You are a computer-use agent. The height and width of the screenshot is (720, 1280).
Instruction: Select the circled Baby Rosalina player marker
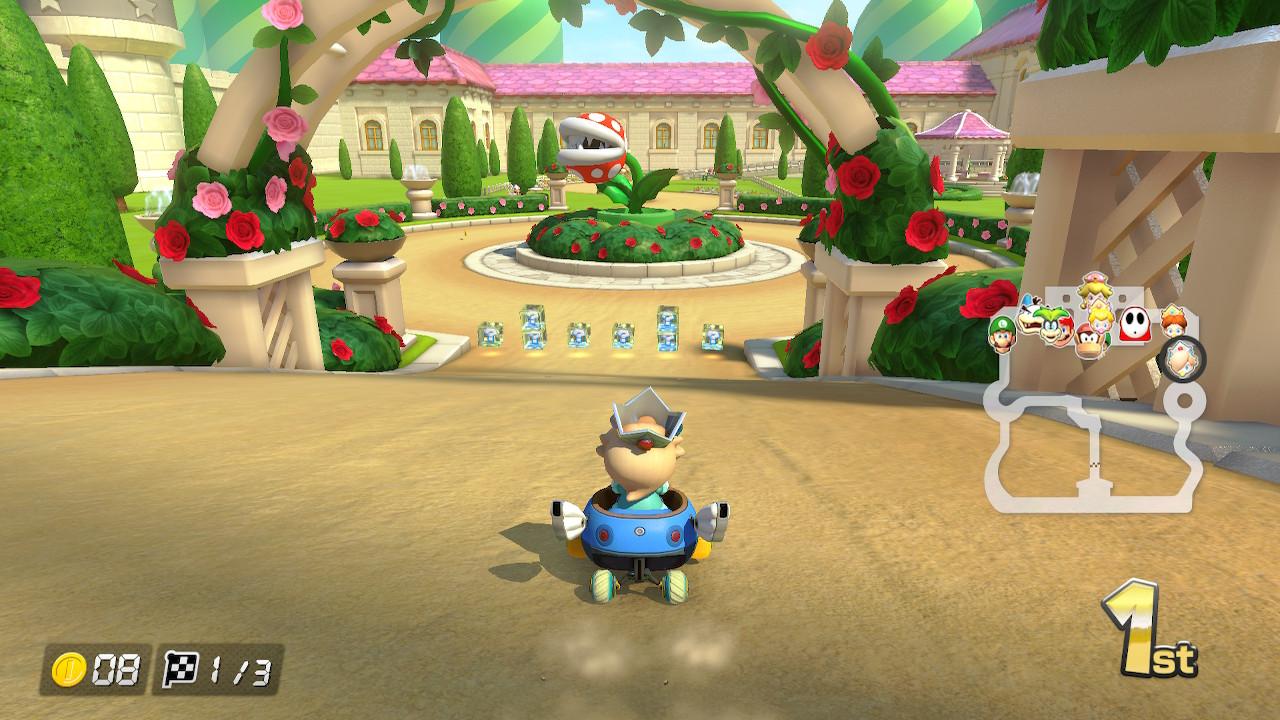point(1182,359)
